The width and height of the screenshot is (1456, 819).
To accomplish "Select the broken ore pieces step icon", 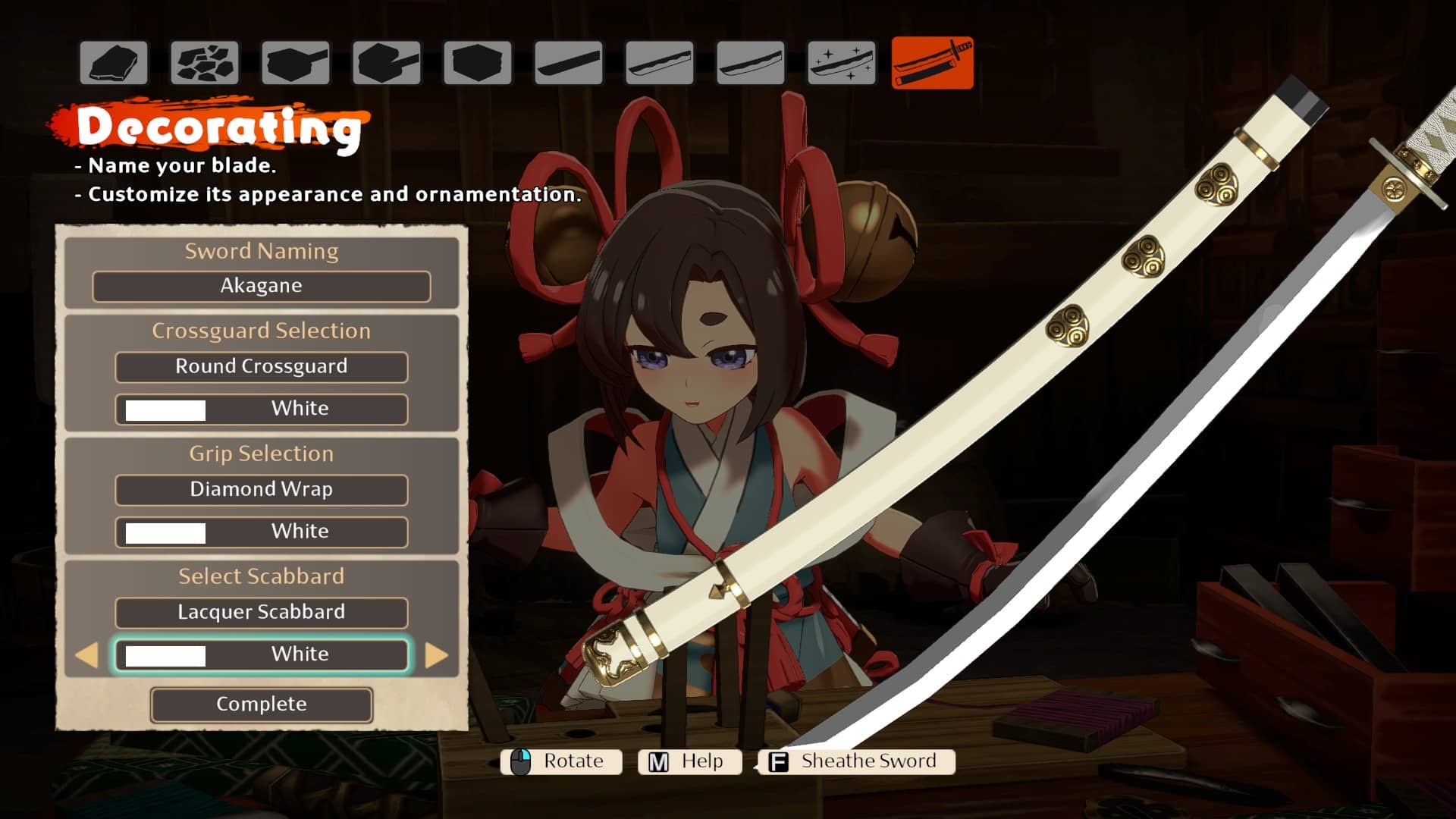I will (205, 63).
